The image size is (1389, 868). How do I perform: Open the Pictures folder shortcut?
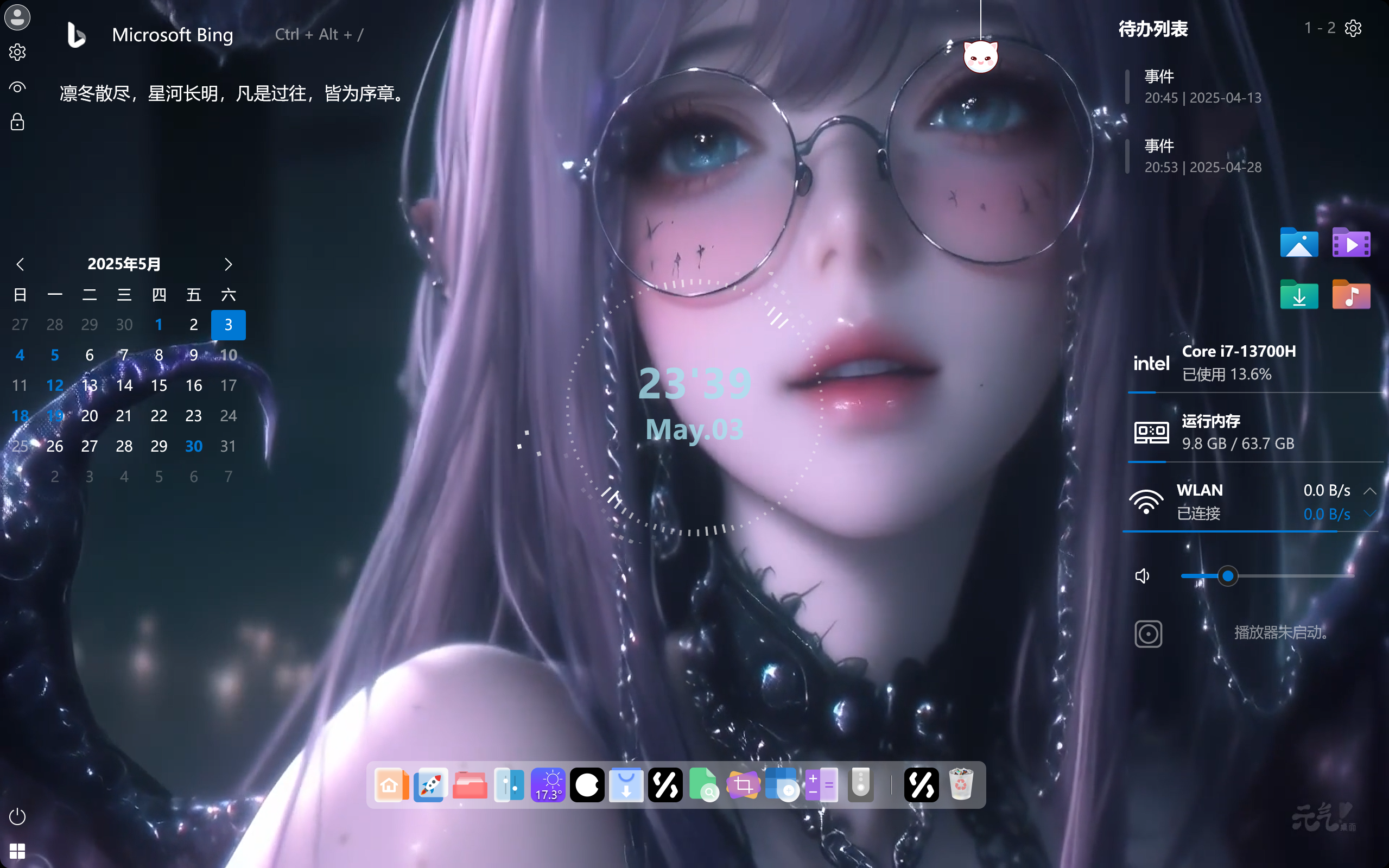pyautogui.click(x=1299, y=243)
